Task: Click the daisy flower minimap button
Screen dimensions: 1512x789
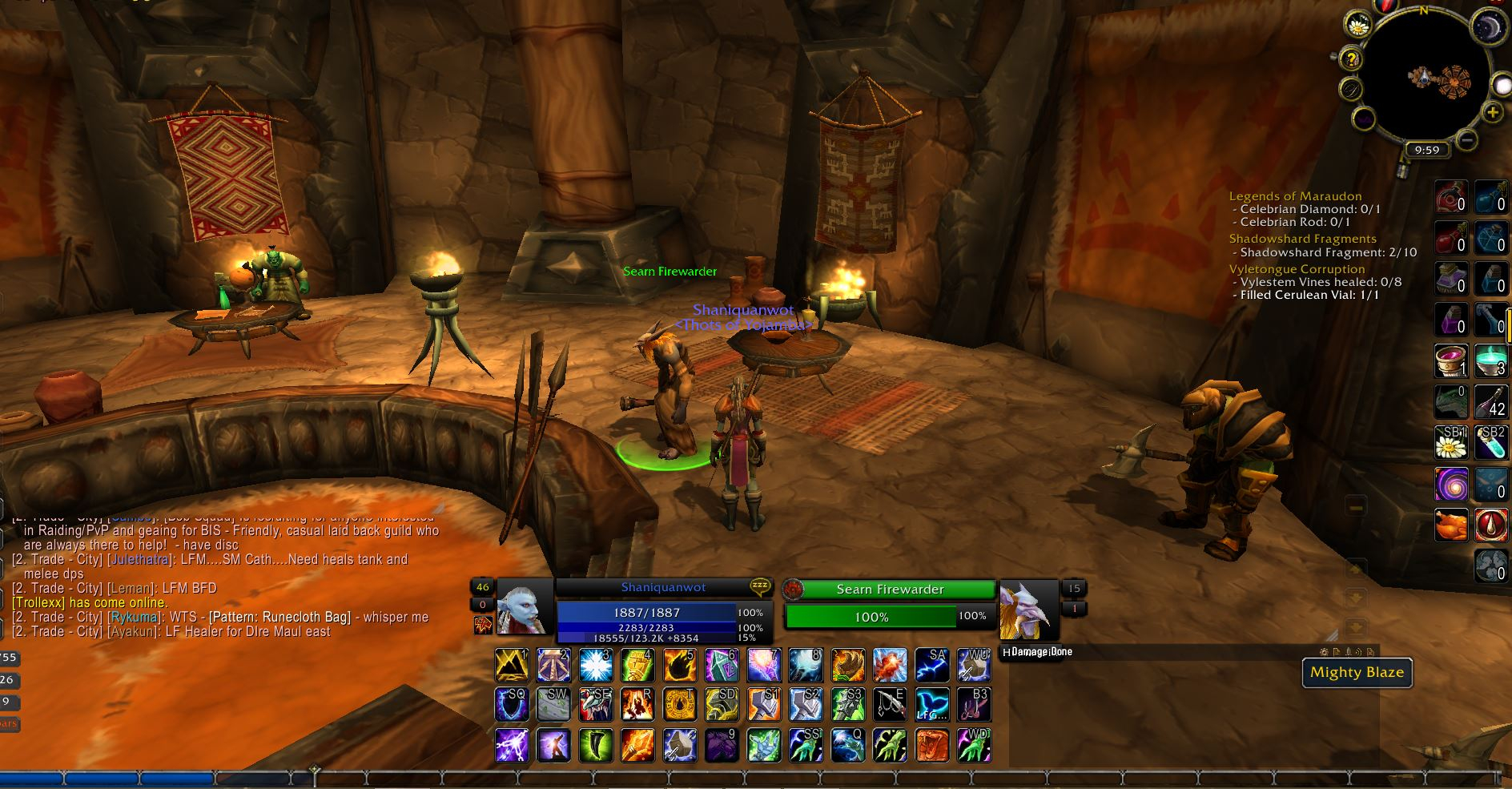Action: pyautogui.click(x=1357, y=26)
